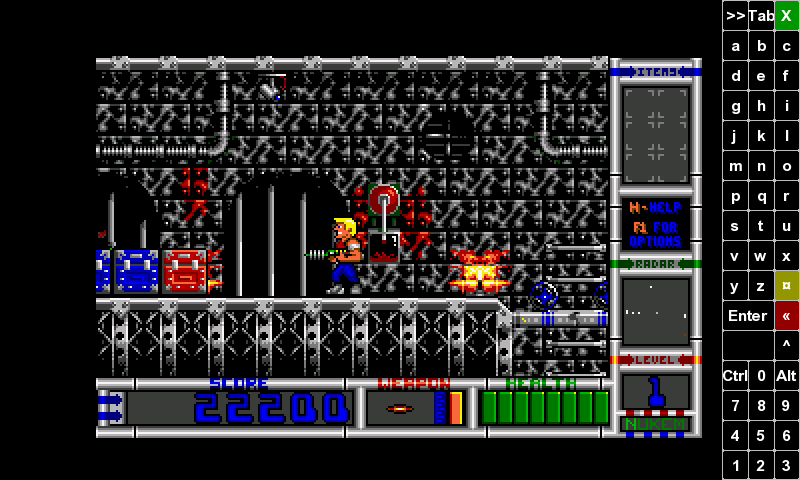Image resolution: width=800 pixels, height=480 pixels.
Task: Click the olive ¤ symbol key
Action: click(787, 286)
